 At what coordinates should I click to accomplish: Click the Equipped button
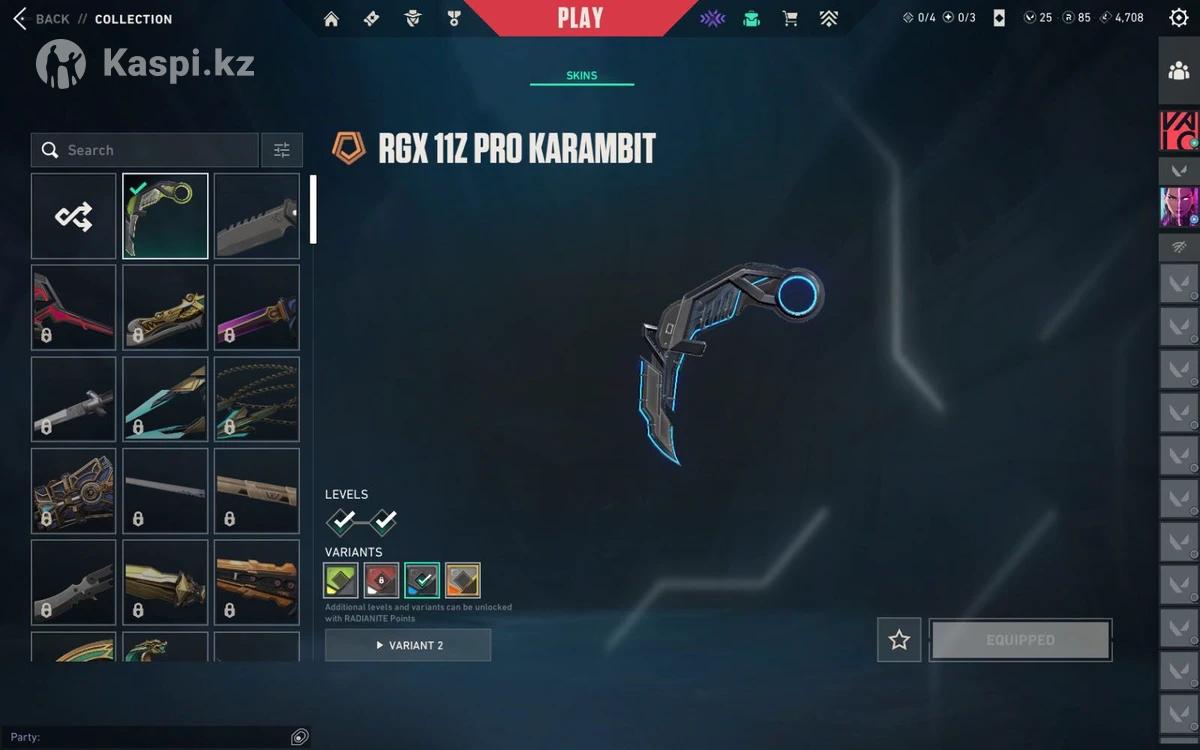pos(1020,640)
